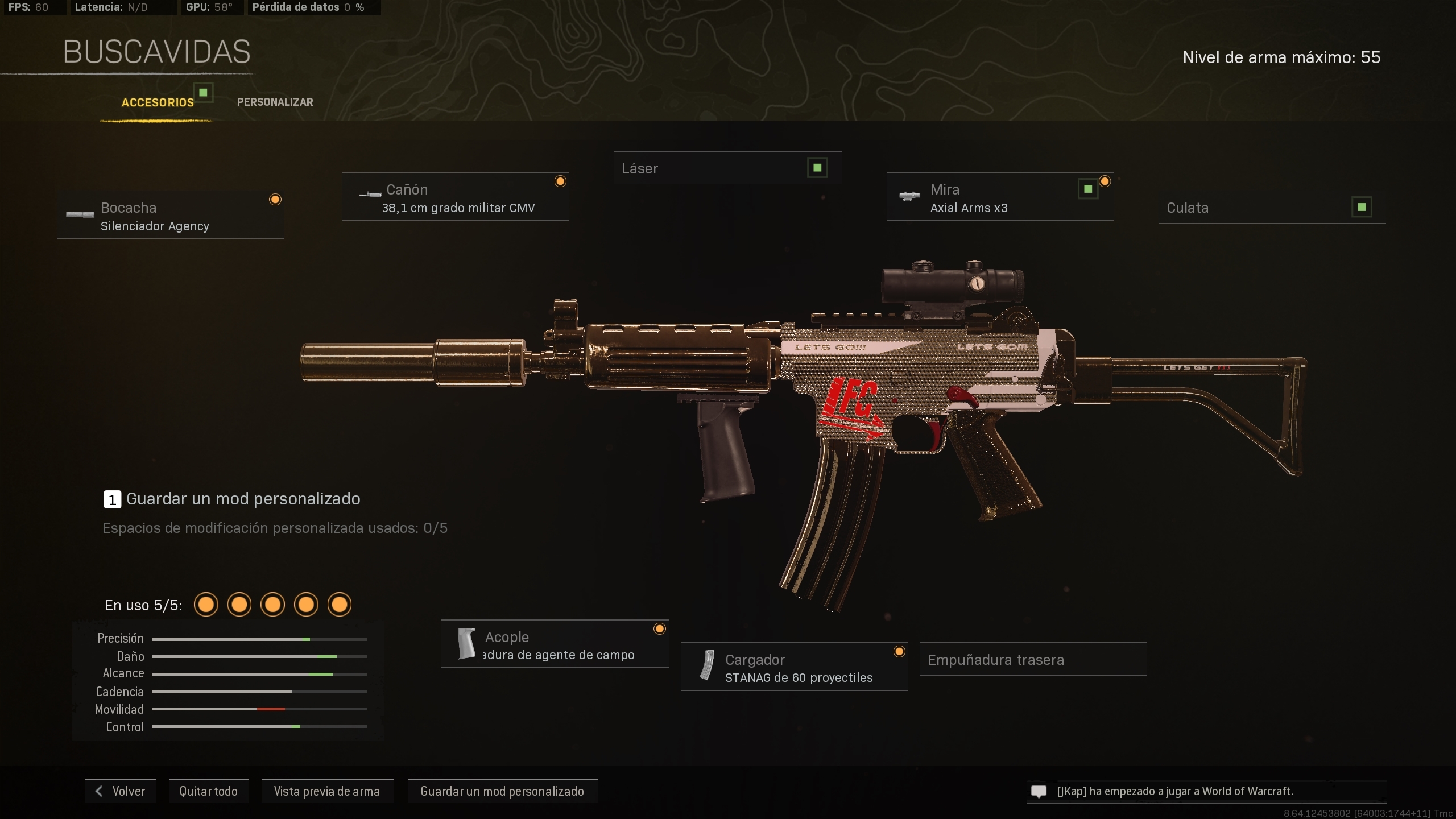Select the ACCESORIOS tab
The height and width of the screenshot is (819, 1456).
[158, 102]
